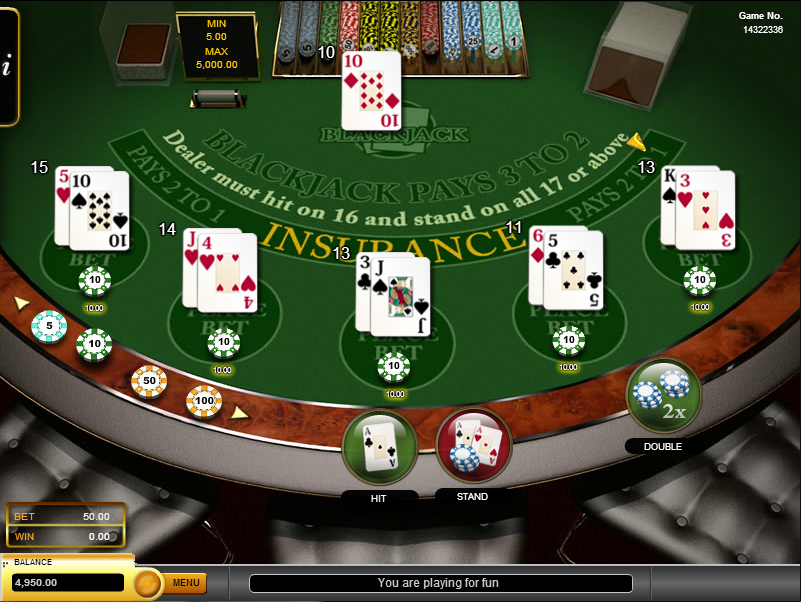Image resolution: width=801 pixels, height=602 pixels.
Task: Click the chip rail's left scroll arrow
Action: click(x=21, y=302)
